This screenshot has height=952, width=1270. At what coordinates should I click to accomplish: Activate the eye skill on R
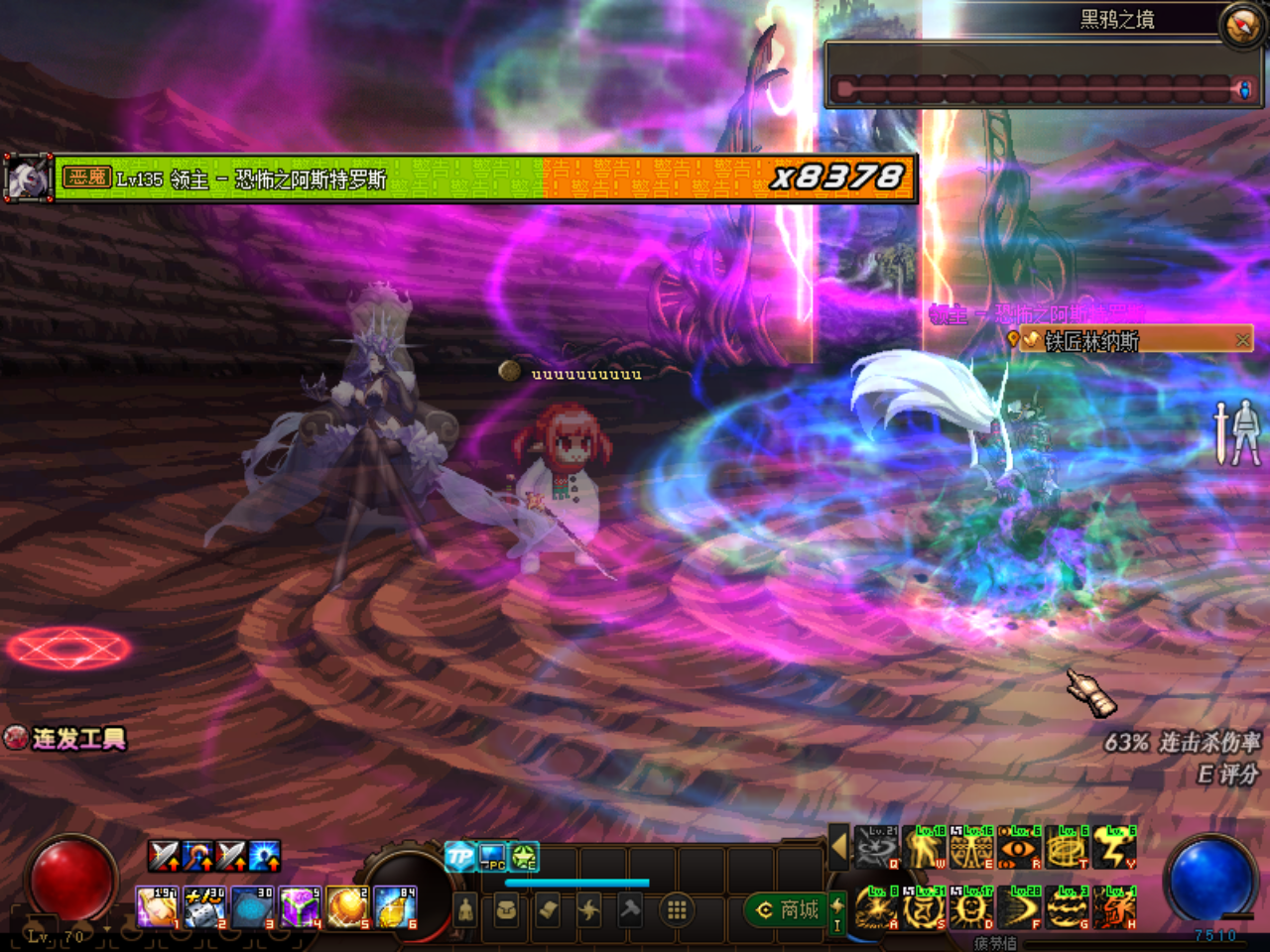pos(1019,849)
